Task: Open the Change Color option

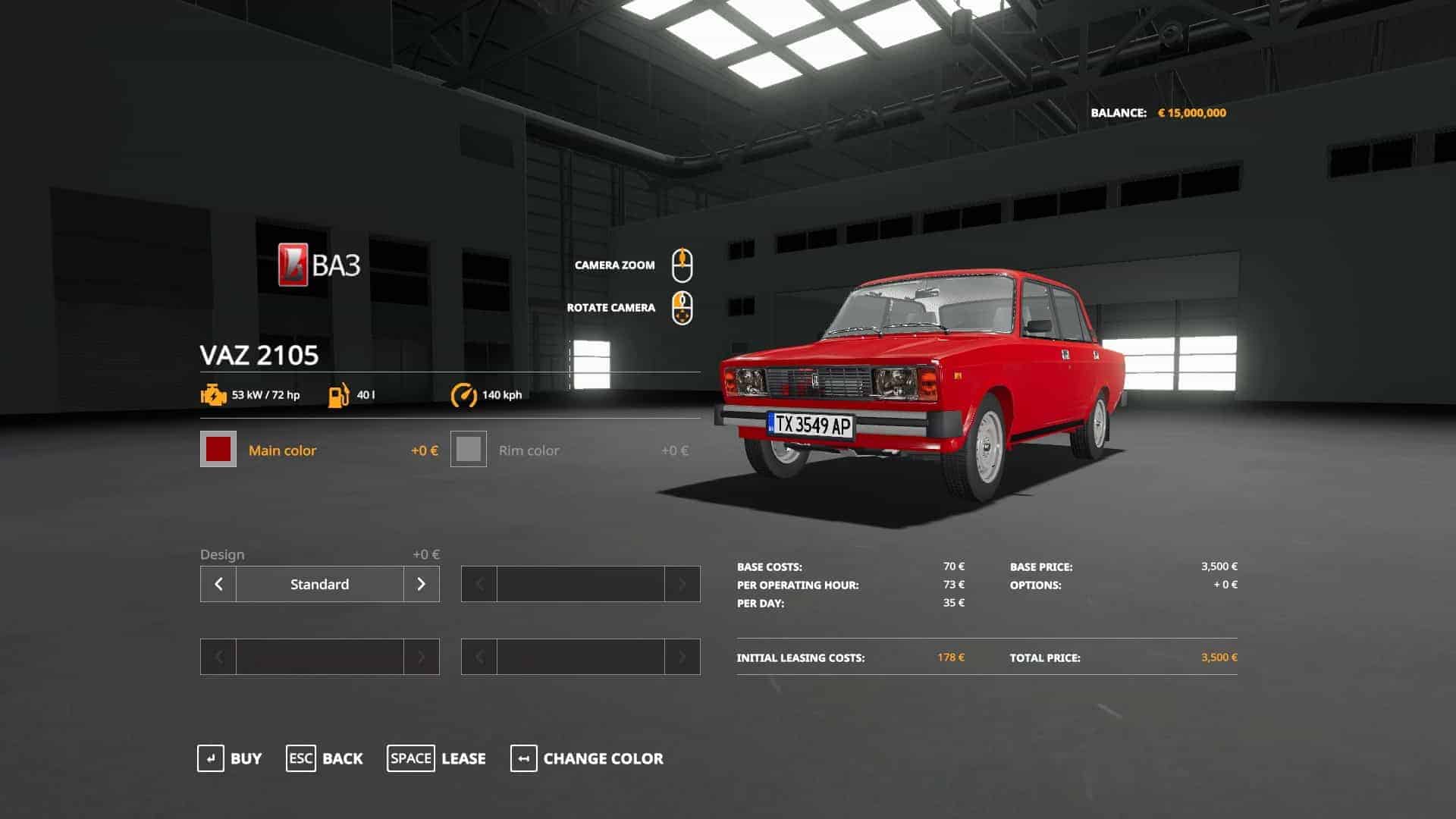Action: click(586, 758)
